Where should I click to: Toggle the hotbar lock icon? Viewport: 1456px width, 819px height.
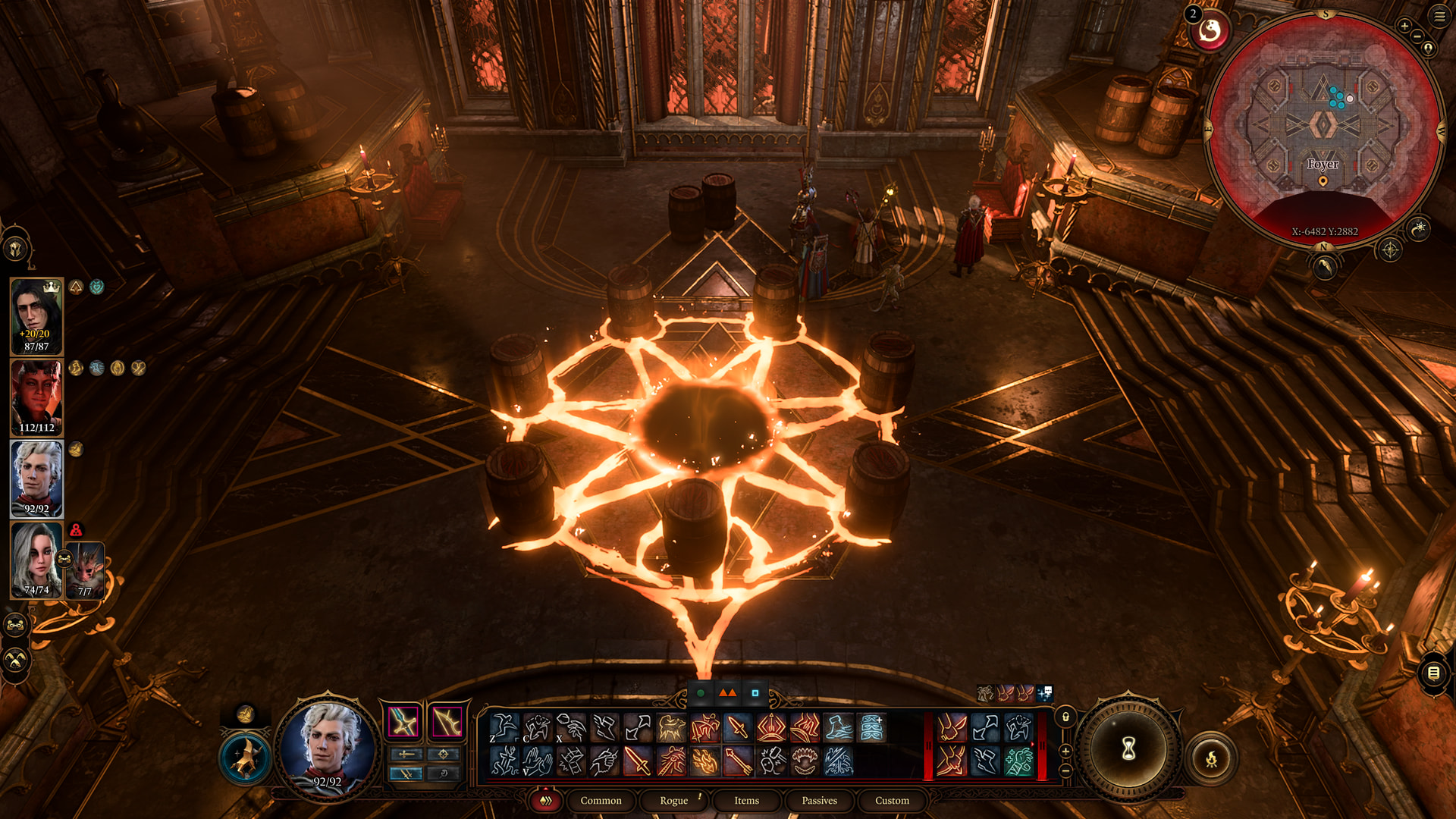point(1065,717)
